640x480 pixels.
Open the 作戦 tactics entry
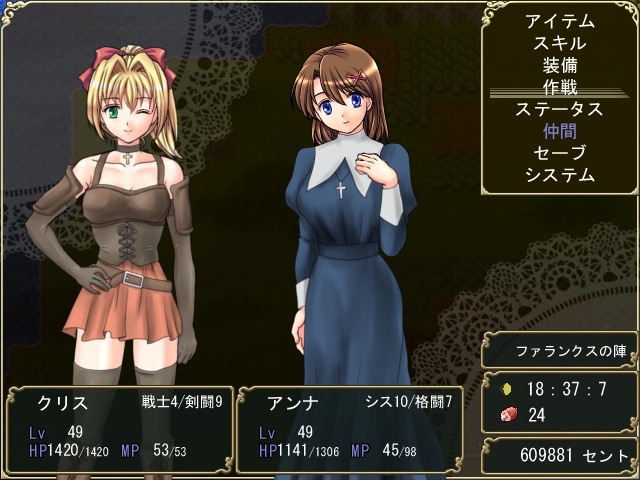[559, 87]
